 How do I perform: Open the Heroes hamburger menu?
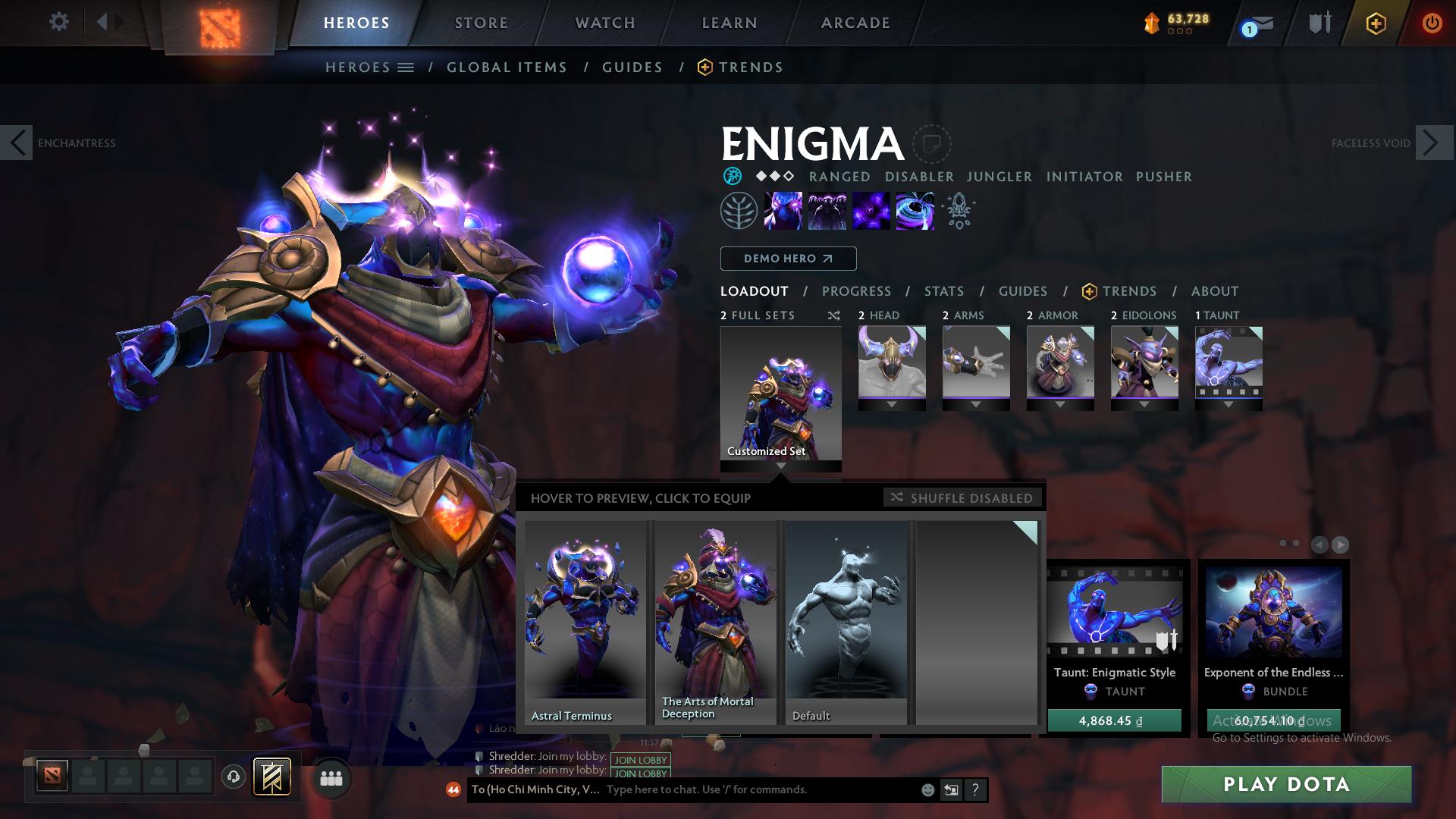tap(406, 67)
